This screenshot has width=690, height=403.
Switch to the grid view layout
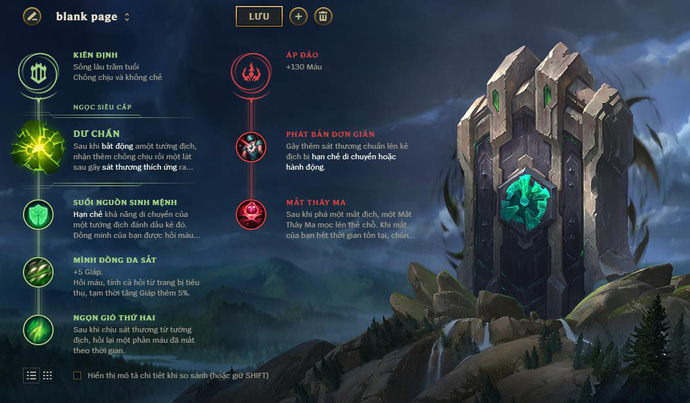click(47, 375)
